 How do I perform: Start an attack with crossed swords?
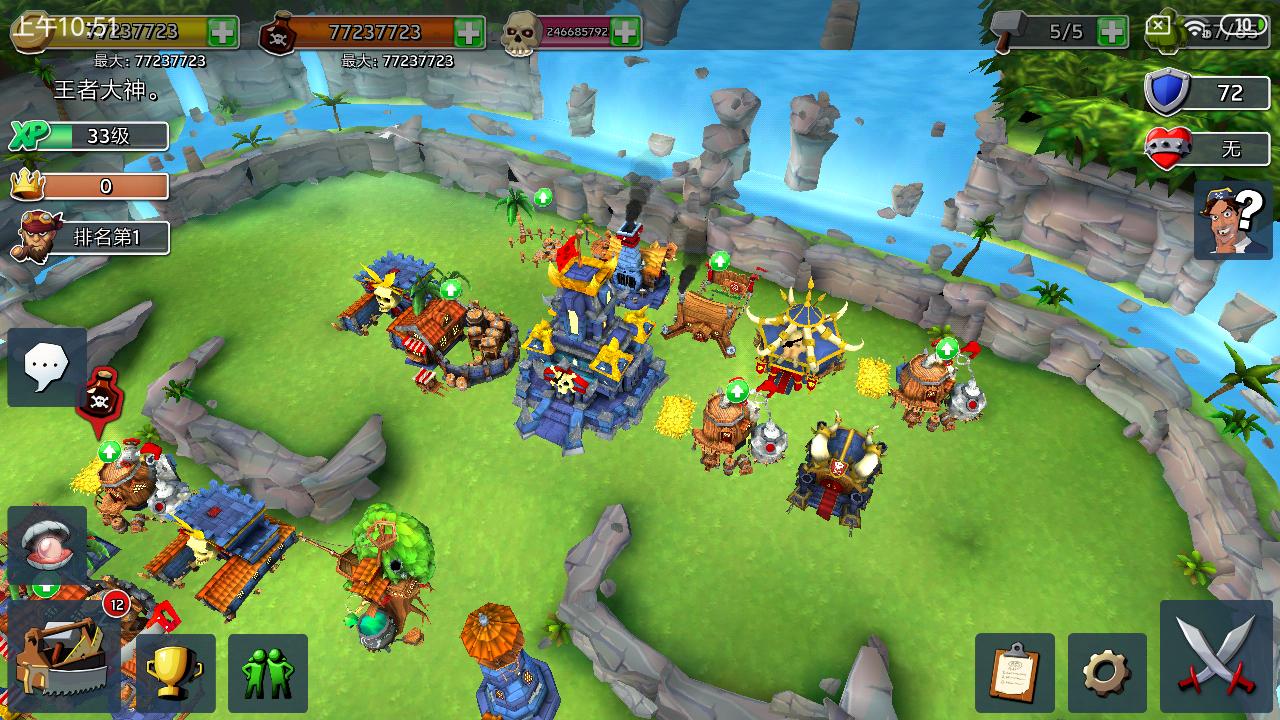pyautogui.click(x=1215, y=655)
